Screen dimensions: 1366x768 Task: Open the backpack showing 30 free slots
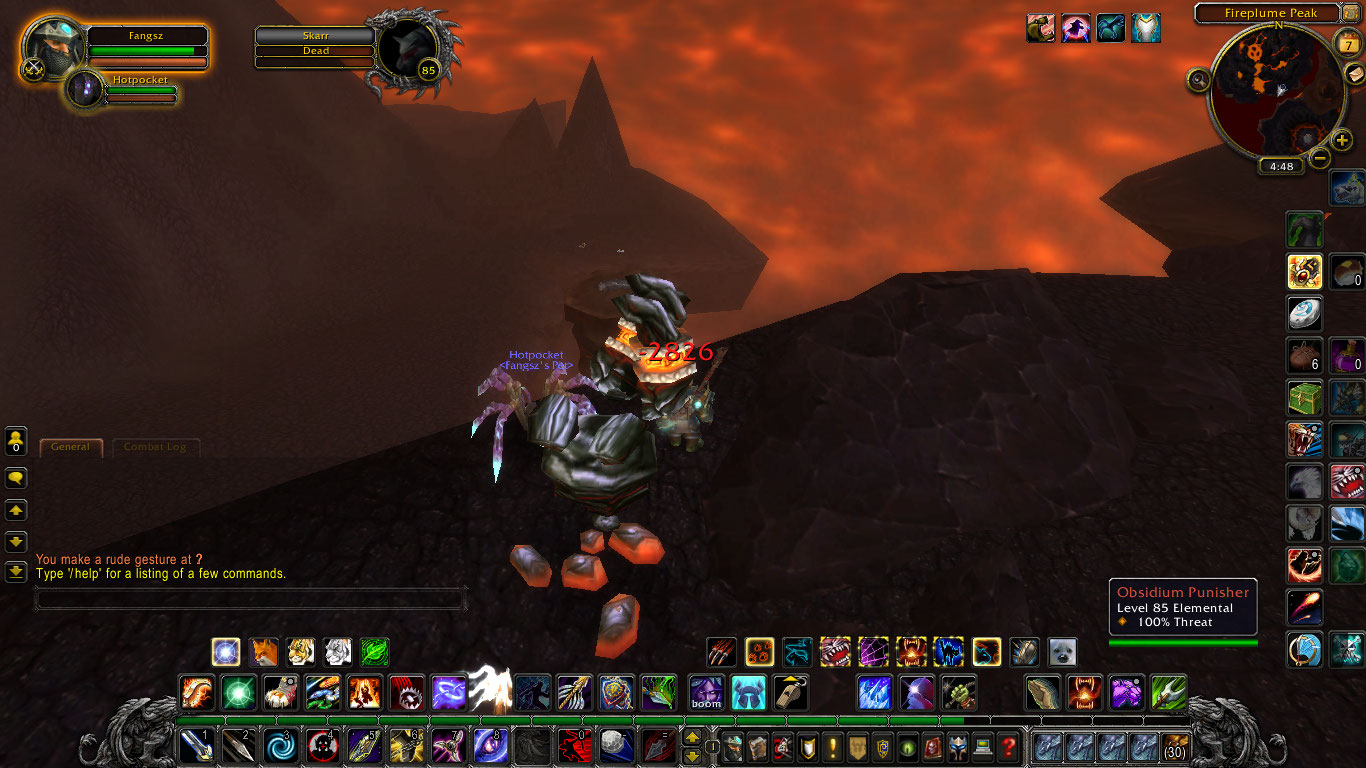point(1174,746)
